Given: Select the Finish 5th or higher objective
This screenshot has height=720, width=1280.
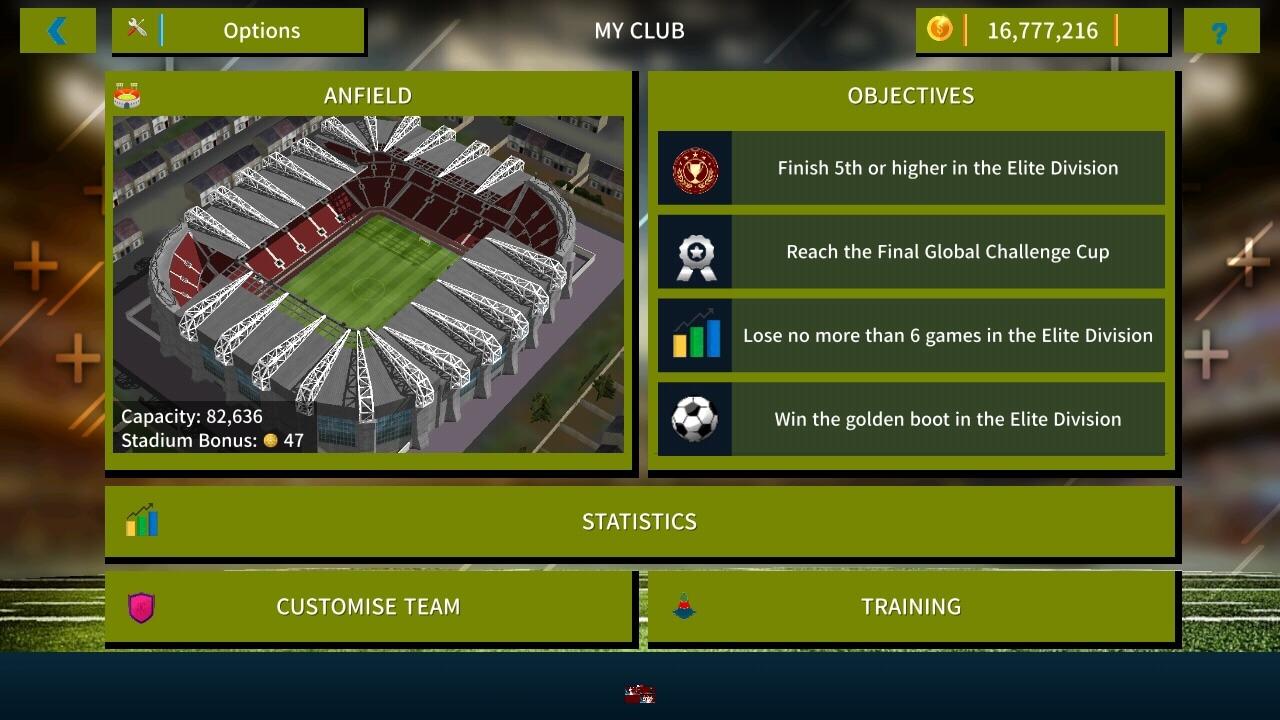Looking at the screenshot, I should click(911, 168).
